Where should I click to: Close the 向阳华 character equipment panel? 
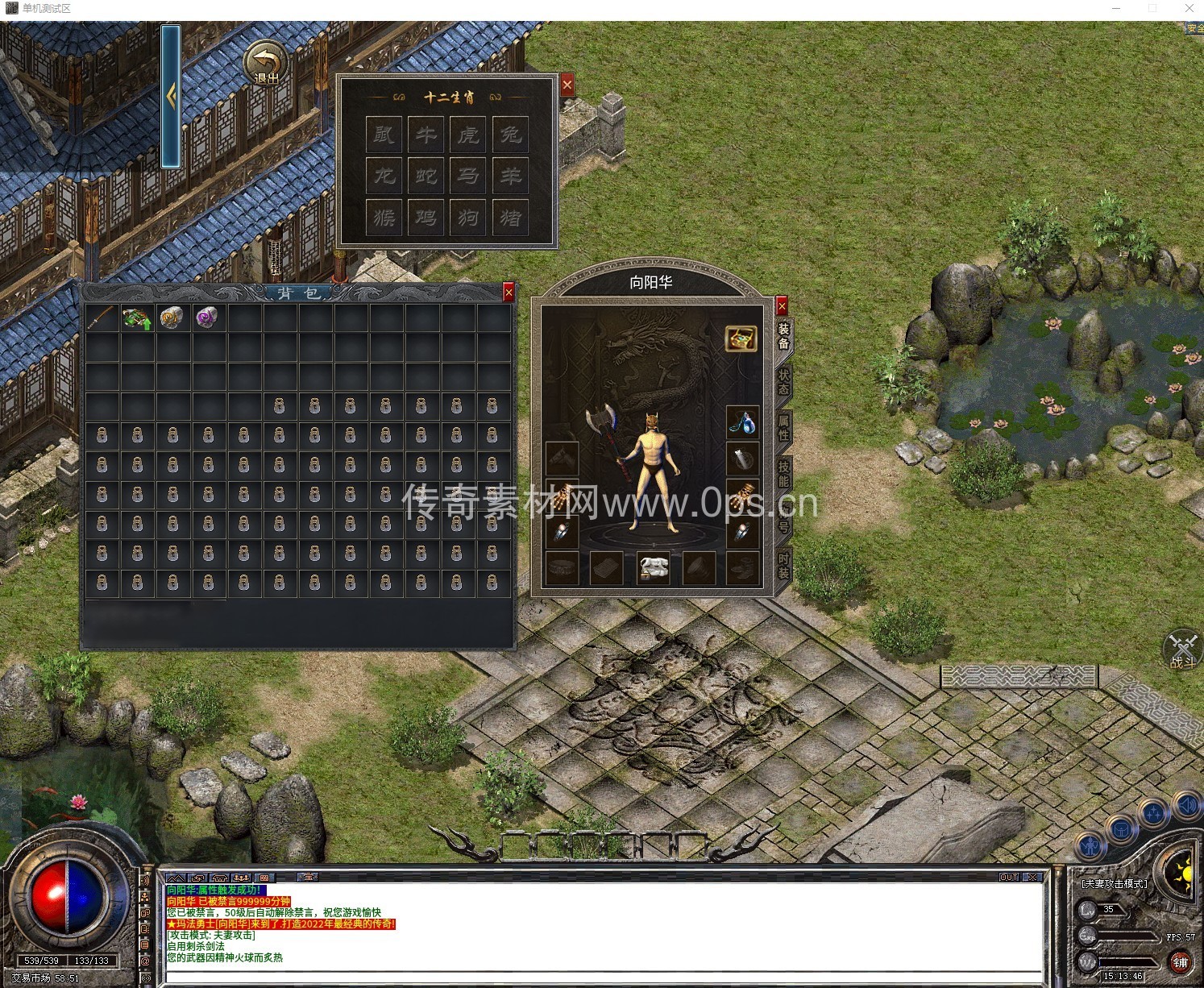click(781, 305)
